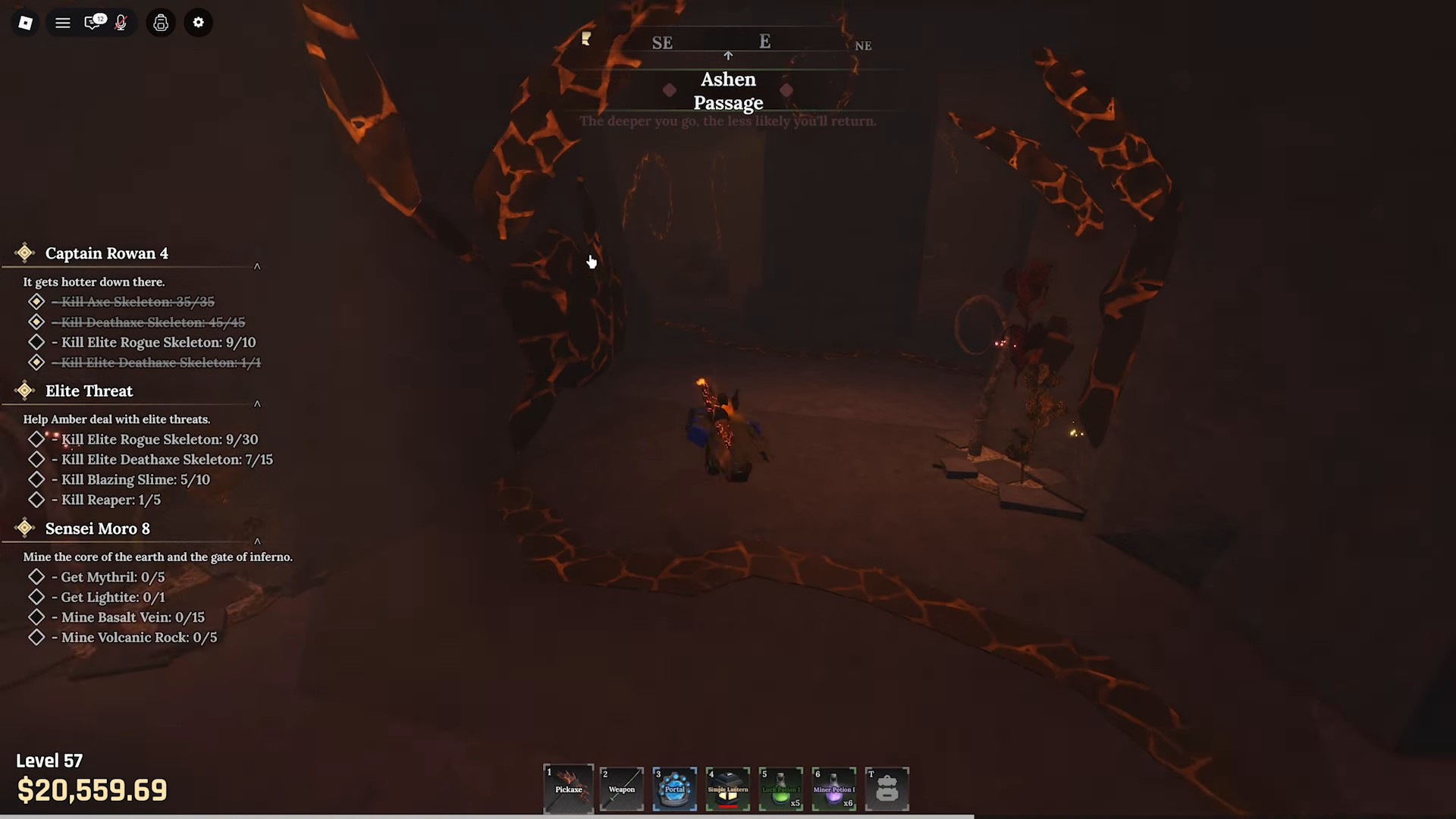This screenshot has height=819, width=1456.
Task: Open the backpack icon in the top bar
Action: 160,23
